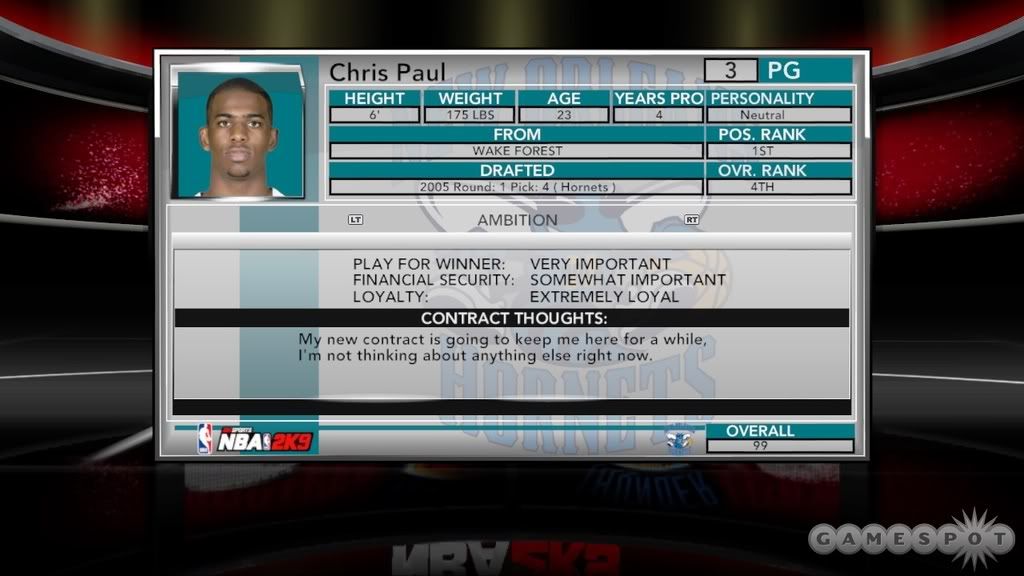
Task: Click the GameSpot watermark logo
Action: coord(910,539)
